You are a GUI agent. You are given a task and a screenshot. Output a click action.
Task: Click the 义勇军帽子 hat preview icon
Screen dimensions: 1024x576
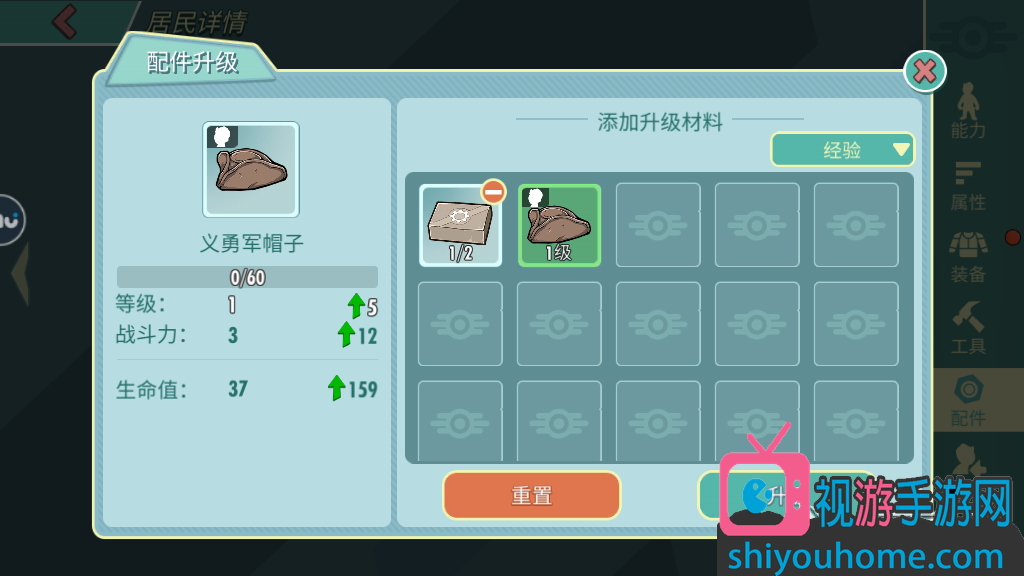point(251,169)
